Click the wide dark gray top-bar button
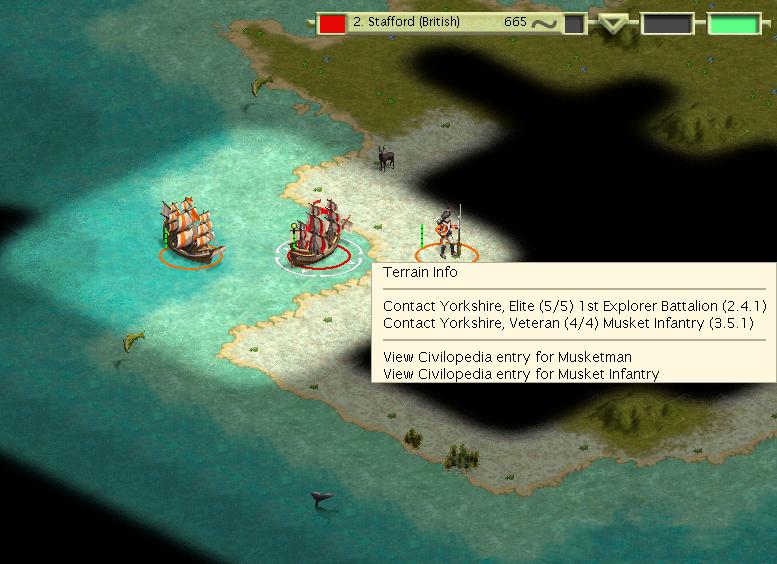Image resolution: width=777 pixels, height=564 pixels. [x=666, y=23]
